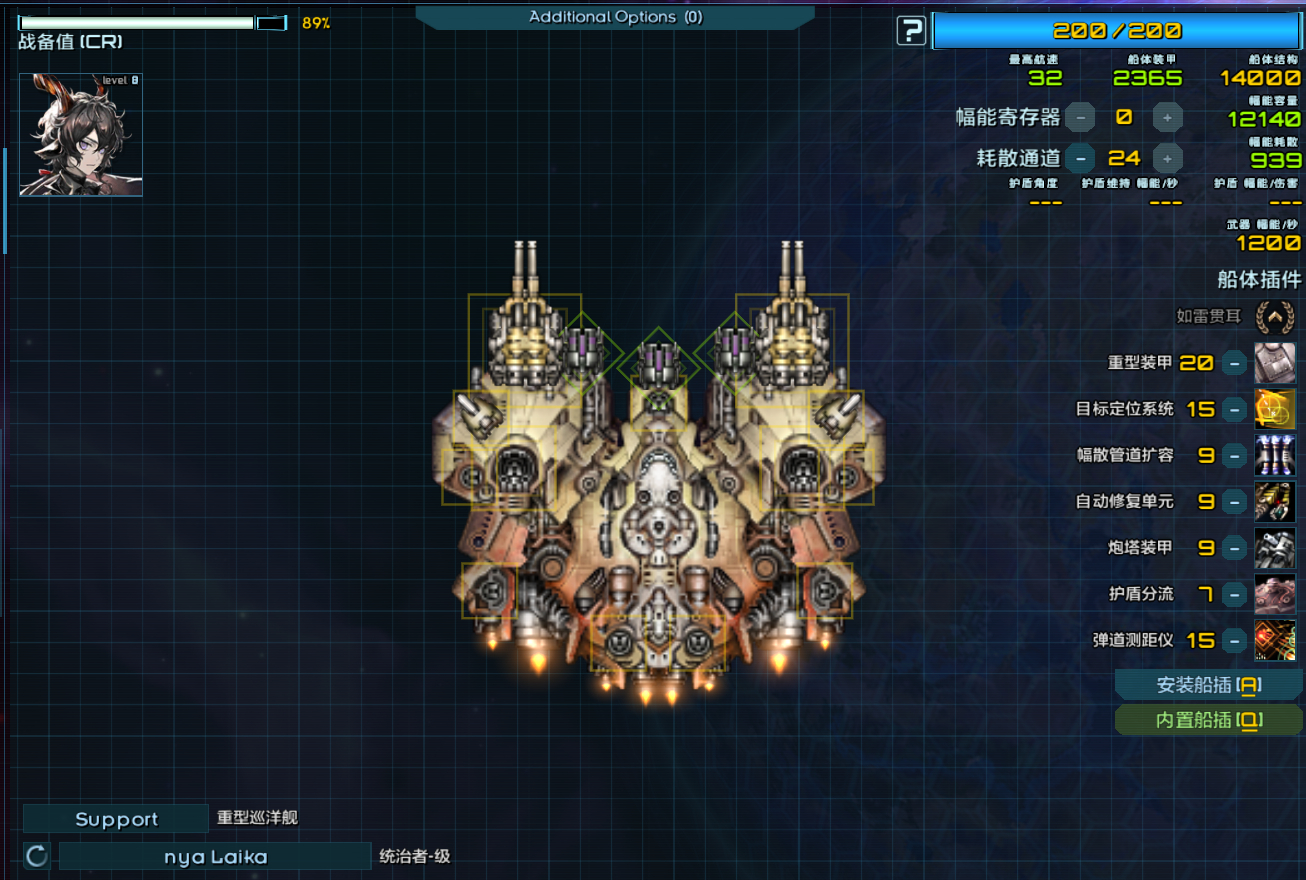Remove the 重型装甲 hullmod
This screenshot has height=880, width=1306.
(1237, 362)
